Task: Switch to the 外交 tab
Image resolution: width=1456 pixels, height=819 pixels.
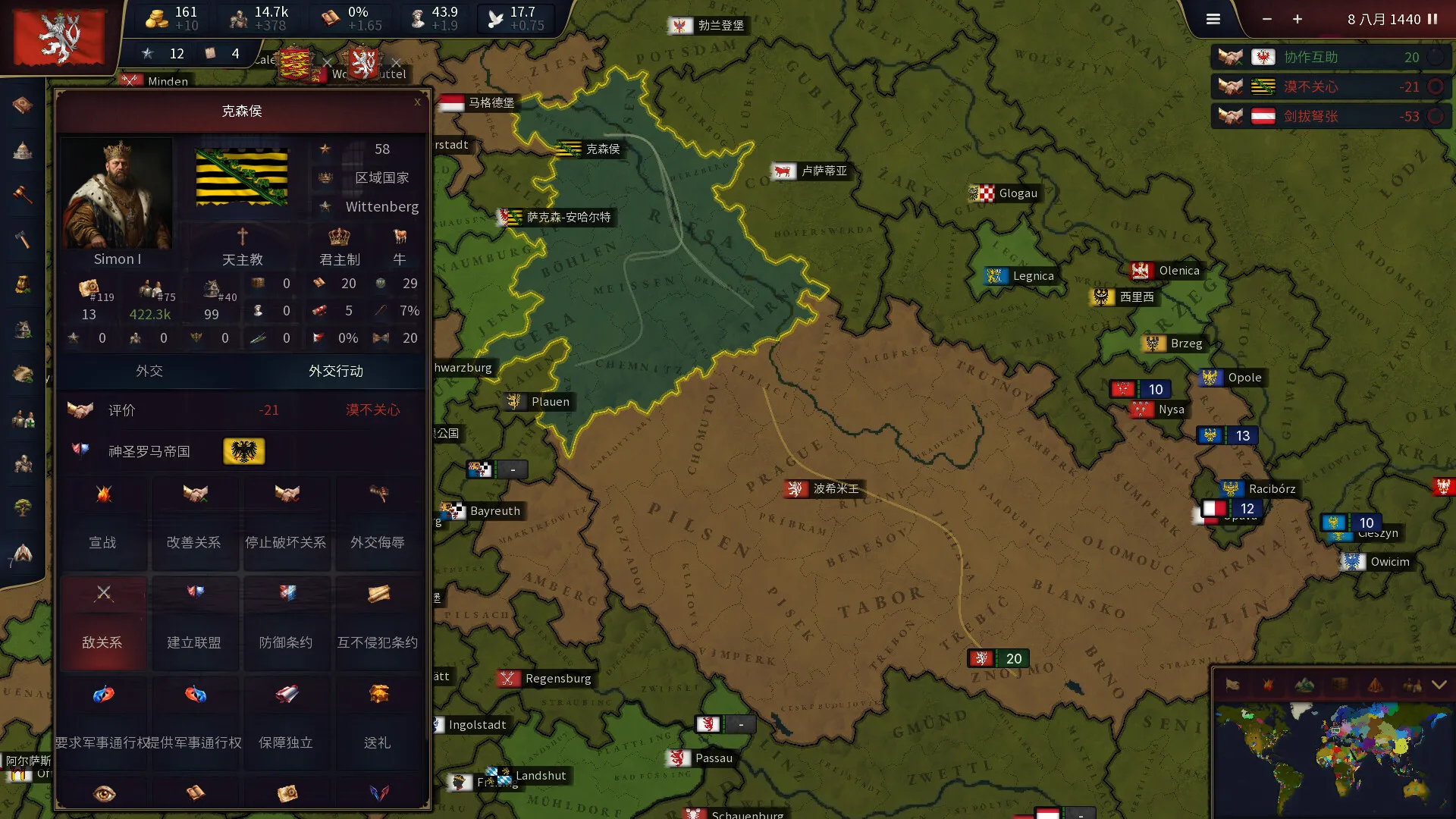Action: click(149, 371)
